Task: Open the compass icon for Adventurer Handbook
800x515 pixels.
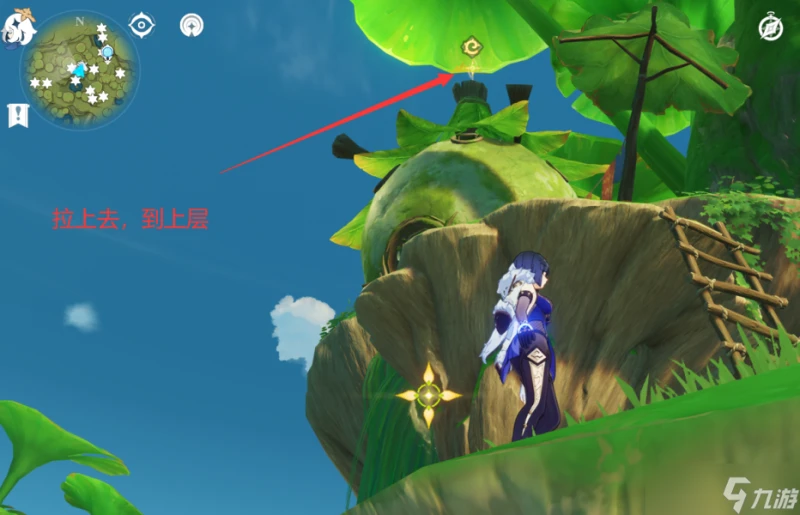Action: 770,28
